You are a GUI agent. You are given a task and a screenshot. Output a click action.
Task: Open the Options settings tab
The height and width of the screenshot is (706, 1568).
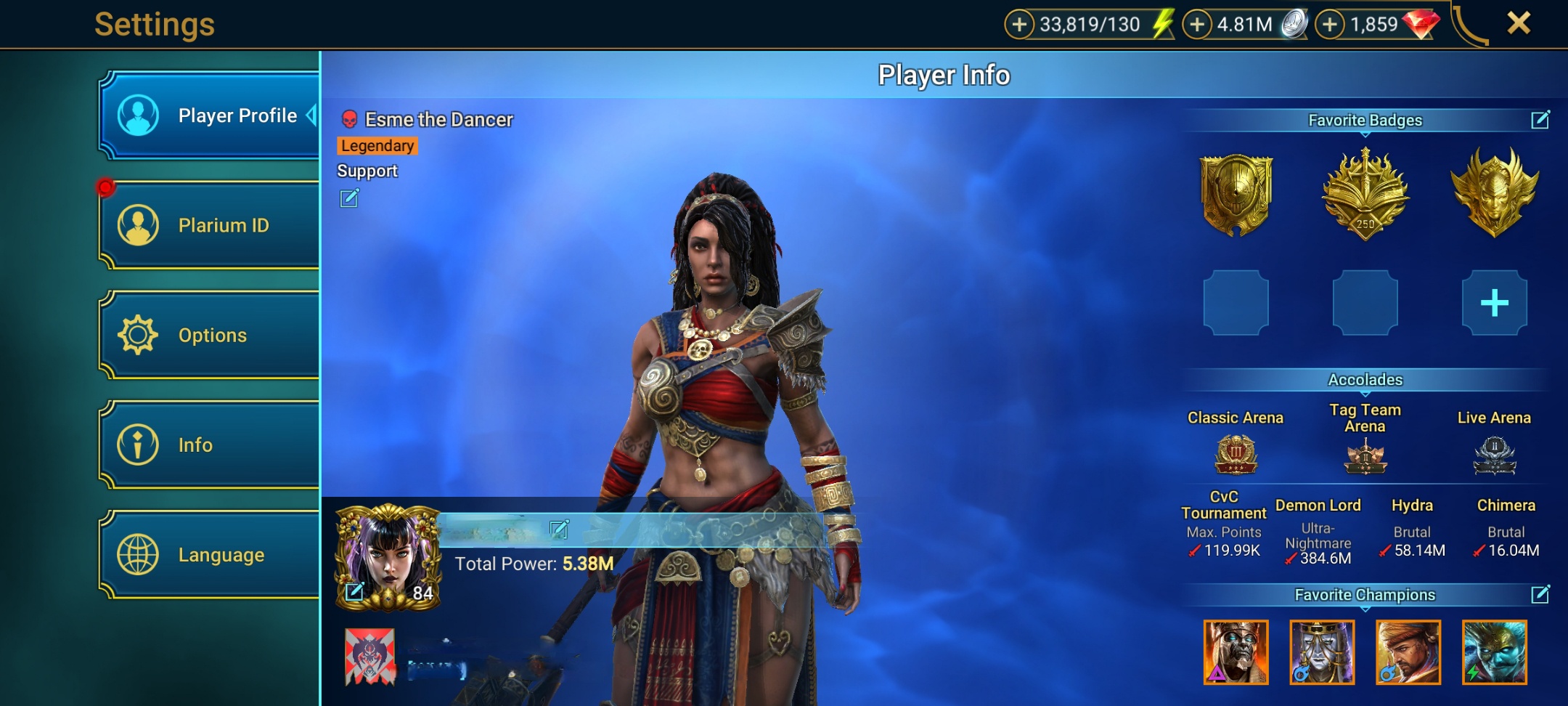click(x=209, y=335)
